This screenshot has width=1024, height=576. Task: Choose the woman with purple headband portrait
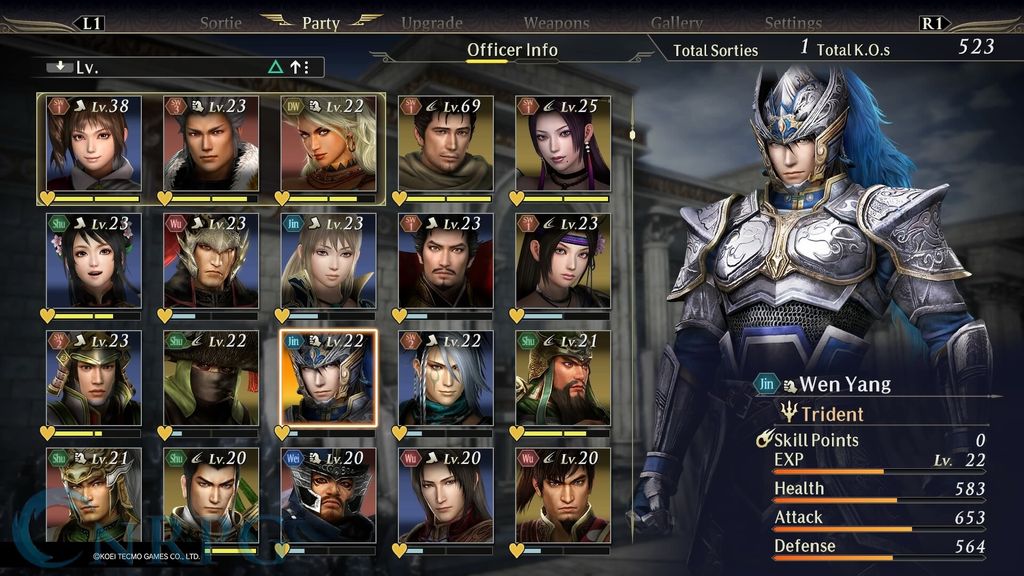tap(562, 260)
